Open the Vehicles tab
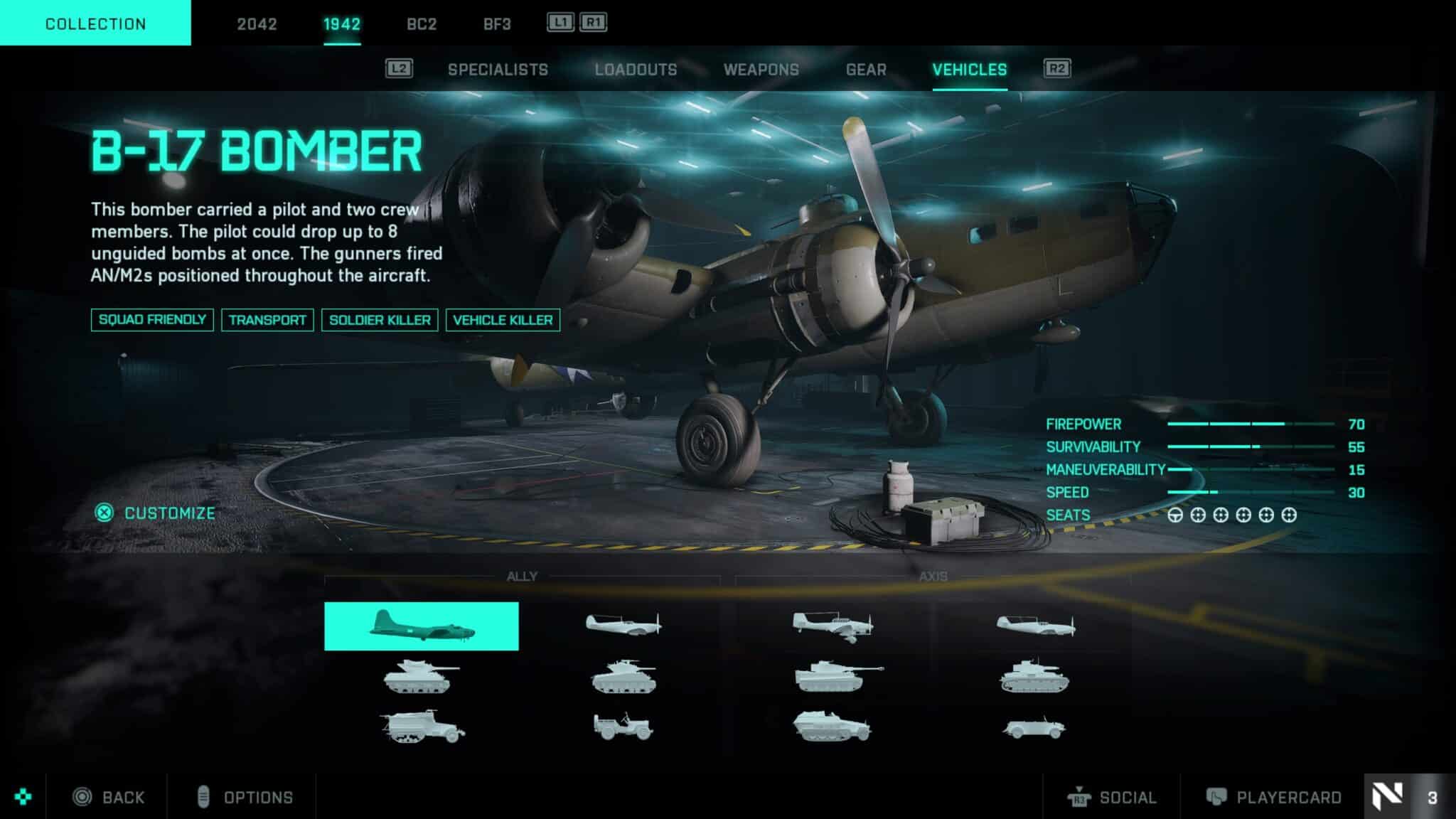Screen dimensions: 1456x819 (969, 69)
